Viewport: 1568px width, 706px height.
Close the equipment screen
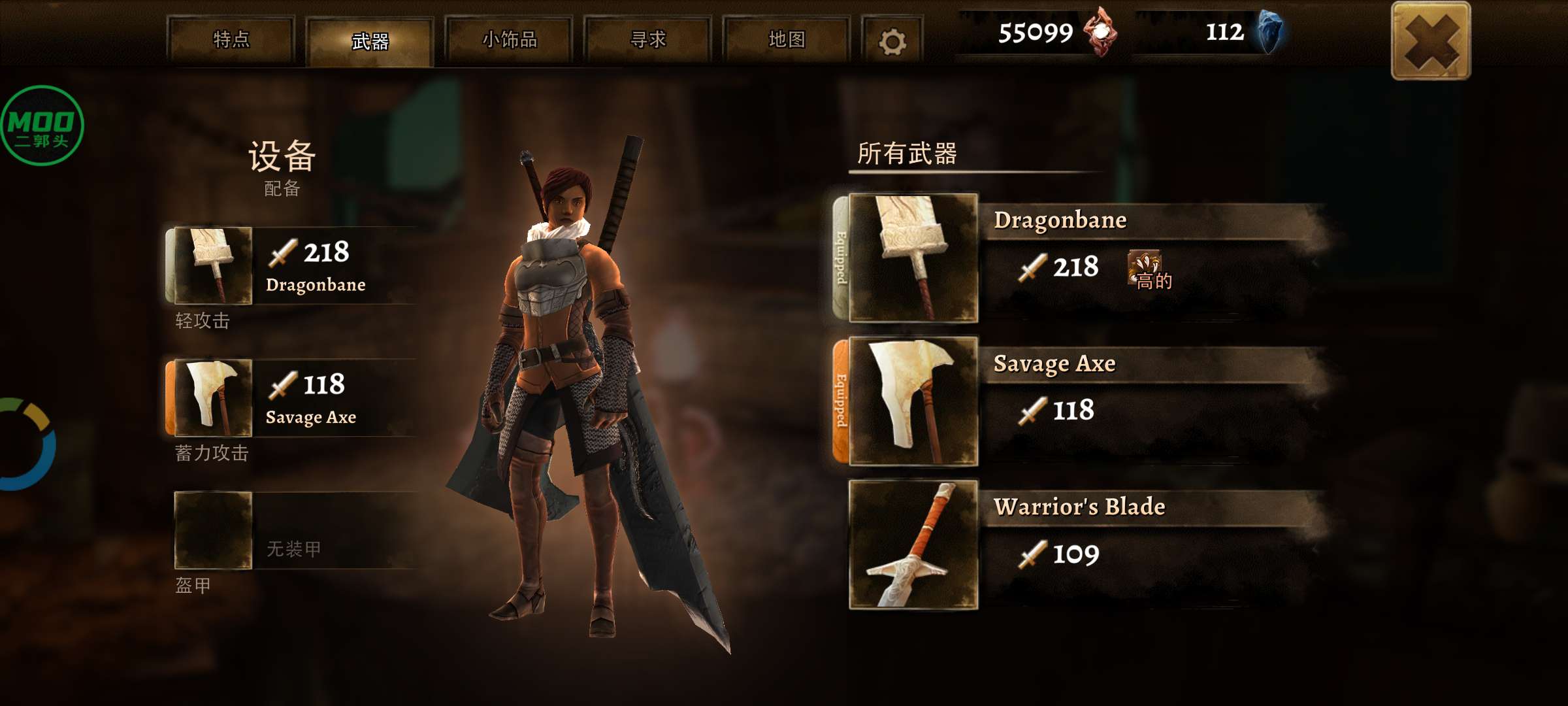pyautogui.click(x=1431, y=41)
